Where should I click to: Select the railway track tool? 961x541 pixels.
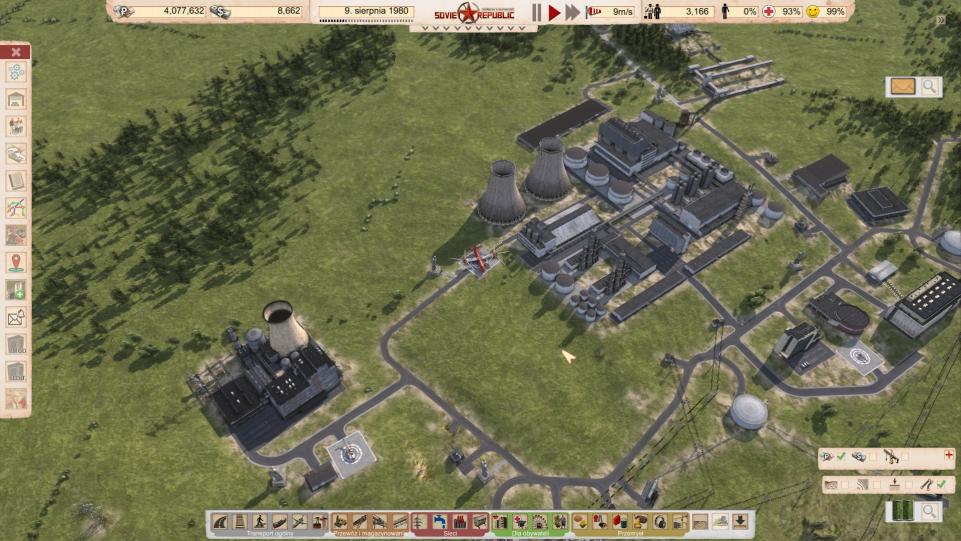pos(240,521)
